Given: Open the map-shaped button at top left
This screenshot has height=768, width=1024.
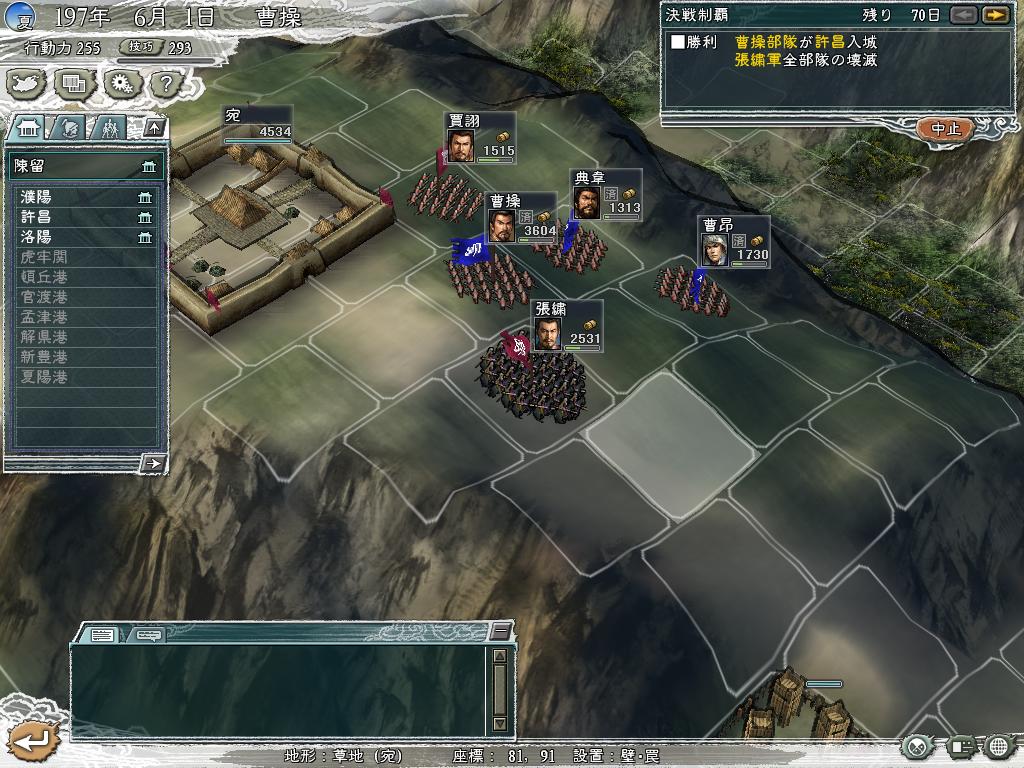Looking at the screenshot, I should [28, 84].
